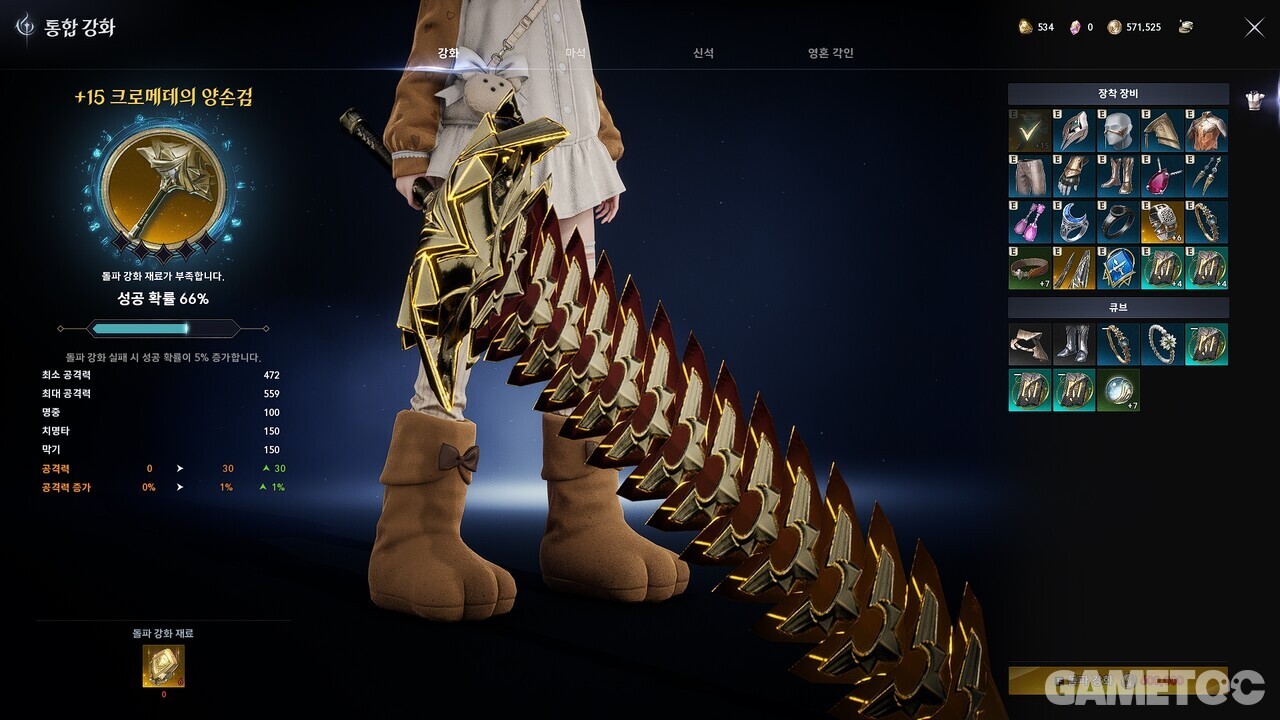The width and height of the screenshot is (1280, 720).
Task: Select the +7 orb in the cube
Action: pos(1118,389)
